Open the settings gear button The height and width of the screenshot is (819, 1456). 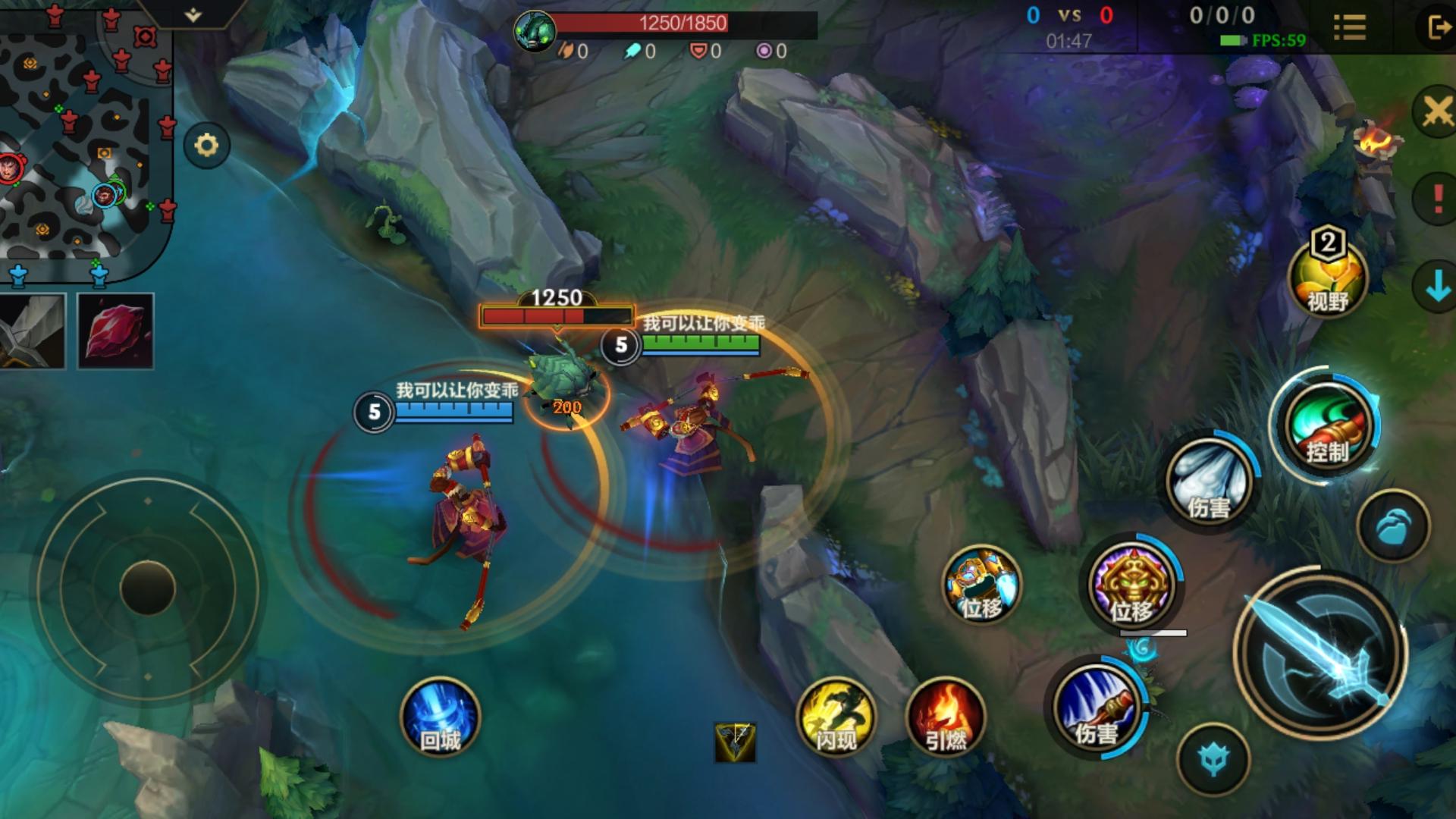tap(206, 145)
